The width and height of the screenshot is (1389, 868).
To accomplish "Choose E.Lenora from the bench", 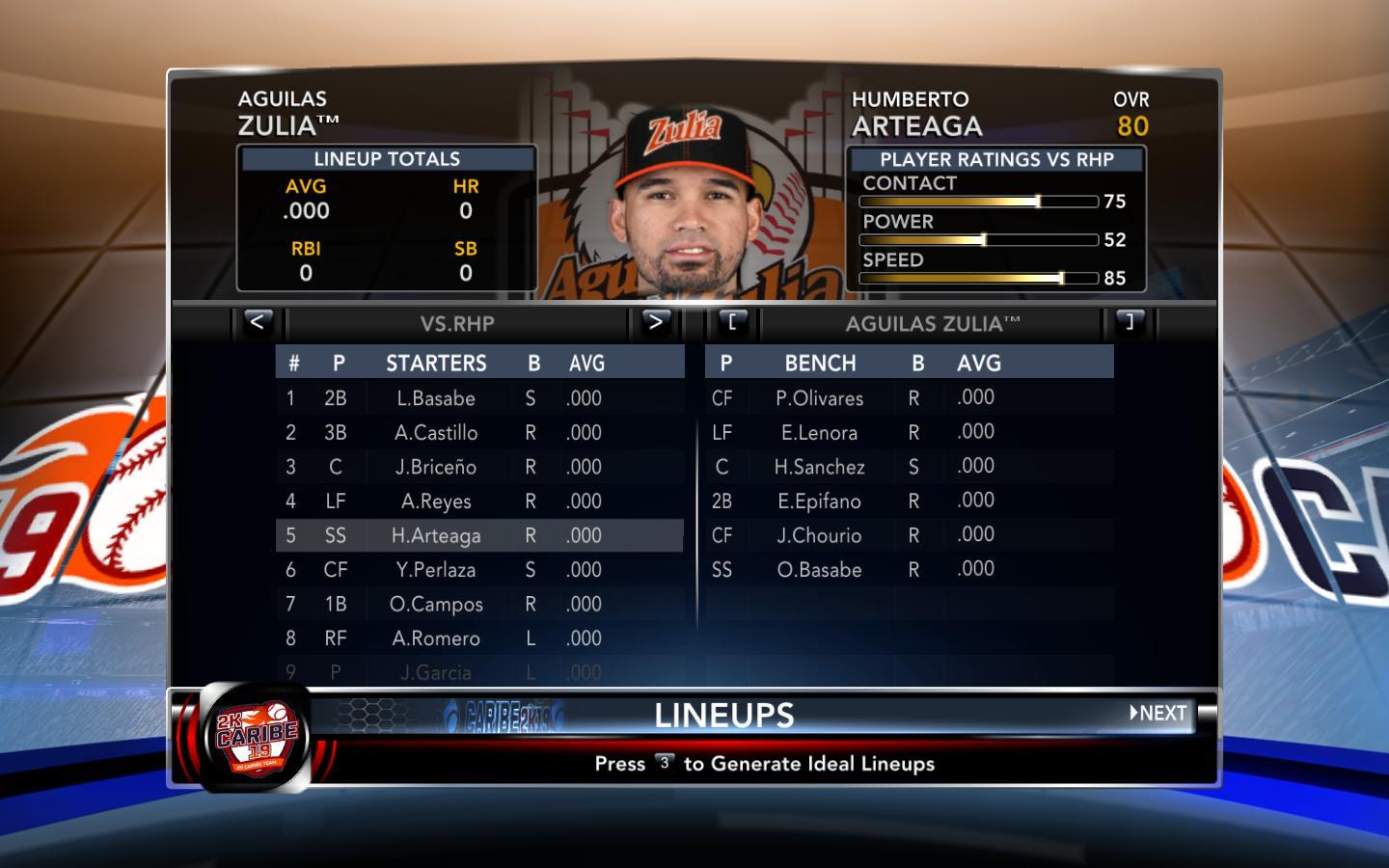I will 819,433.
